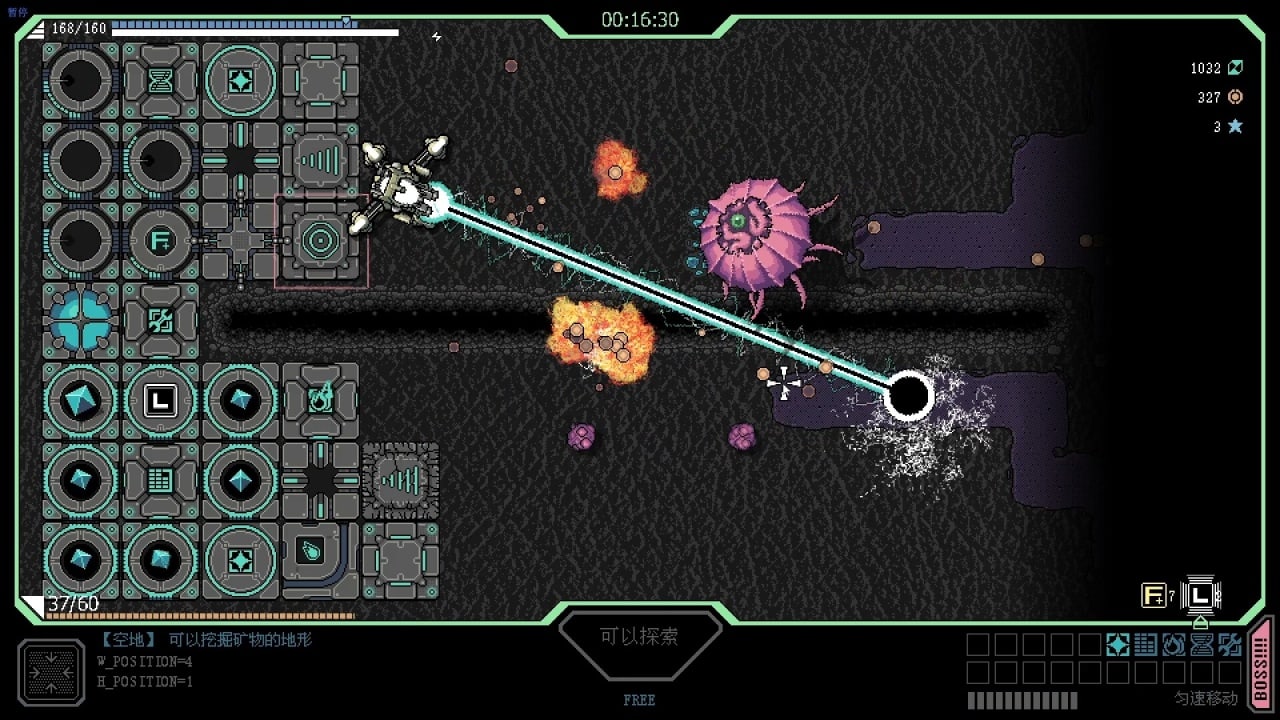
Task: Click the yellow F+ item icon
Action: [1153, 596]
